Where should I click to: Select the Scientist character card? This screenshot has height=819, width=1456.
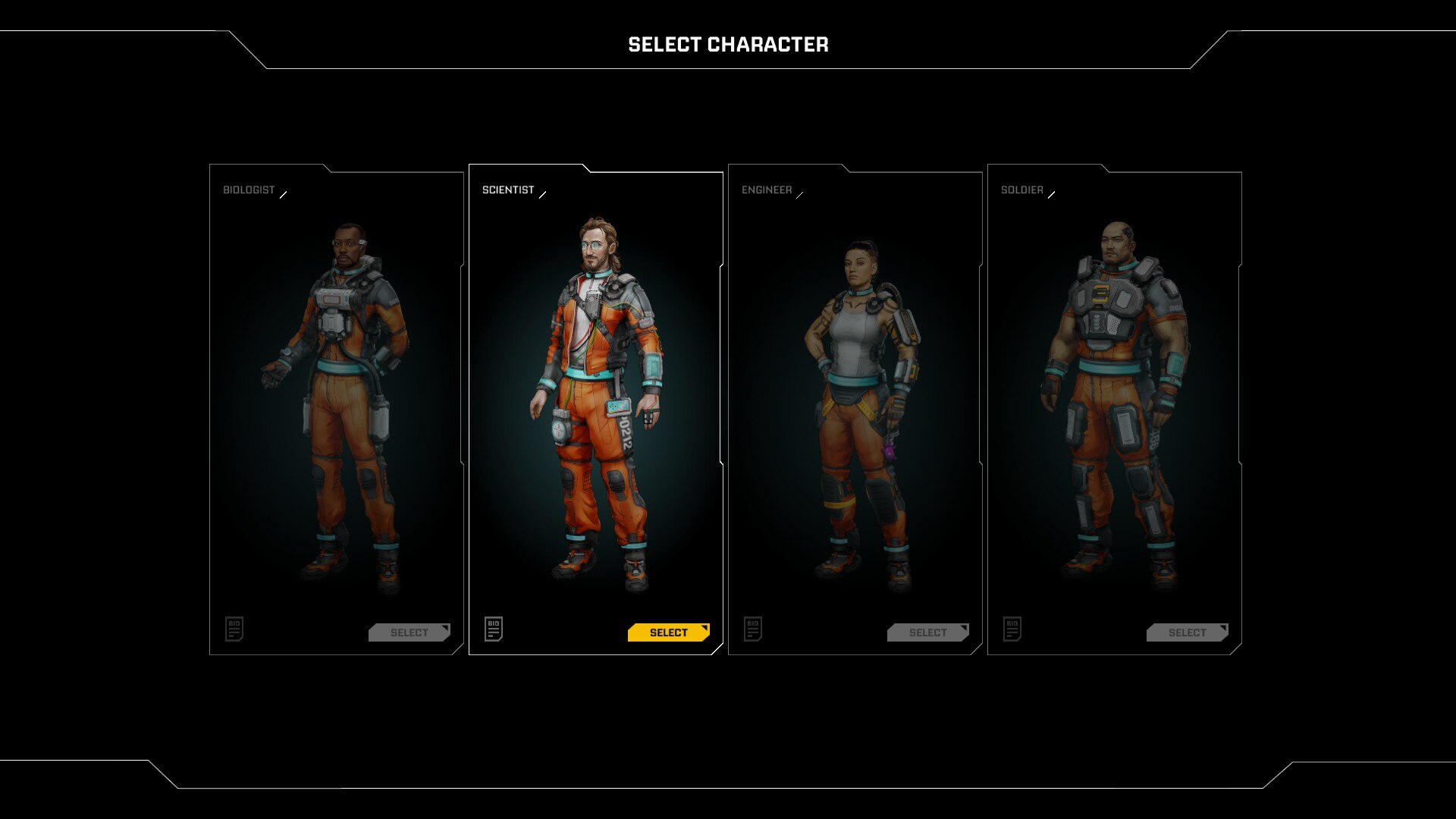click(595, 402)
